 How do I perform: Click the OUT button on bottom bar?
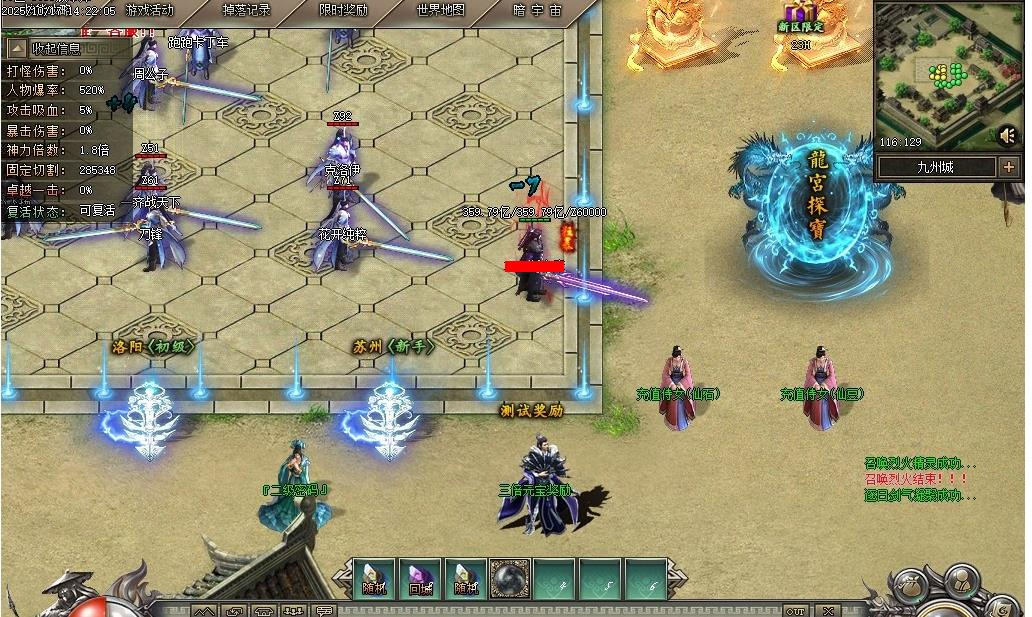coord(795,610)
